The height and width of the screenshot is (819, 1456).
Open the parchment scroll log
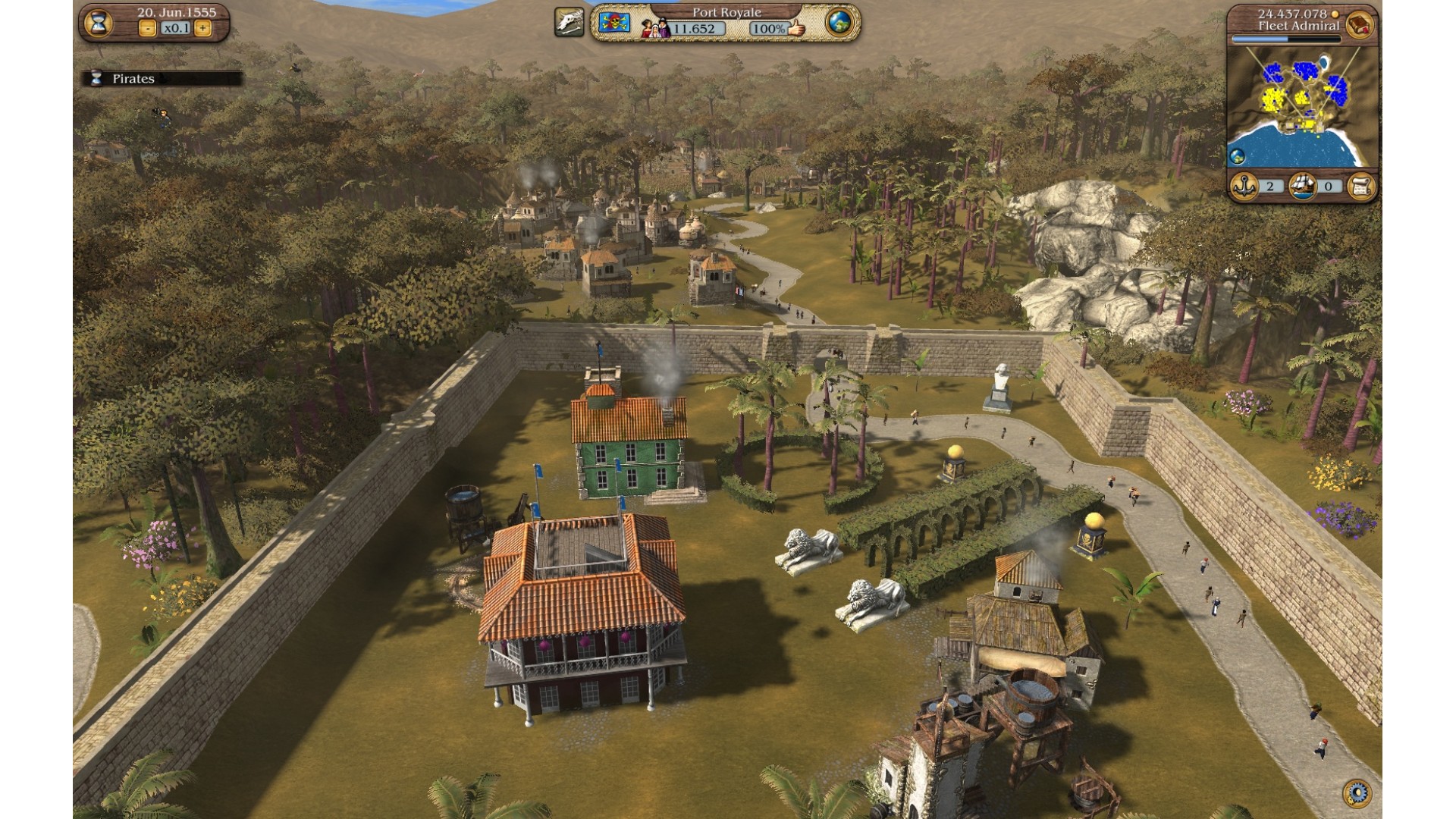(x=1360, y=186)
